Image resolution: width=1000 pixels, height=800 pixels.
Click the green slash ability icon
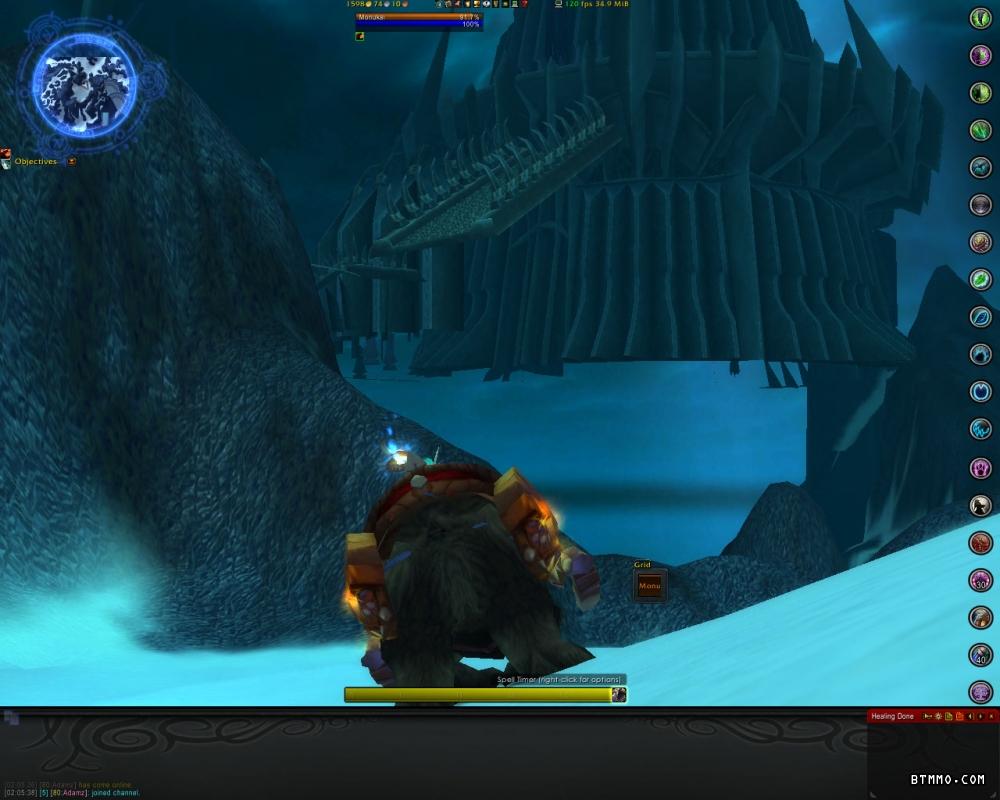(x=981, y=130)
